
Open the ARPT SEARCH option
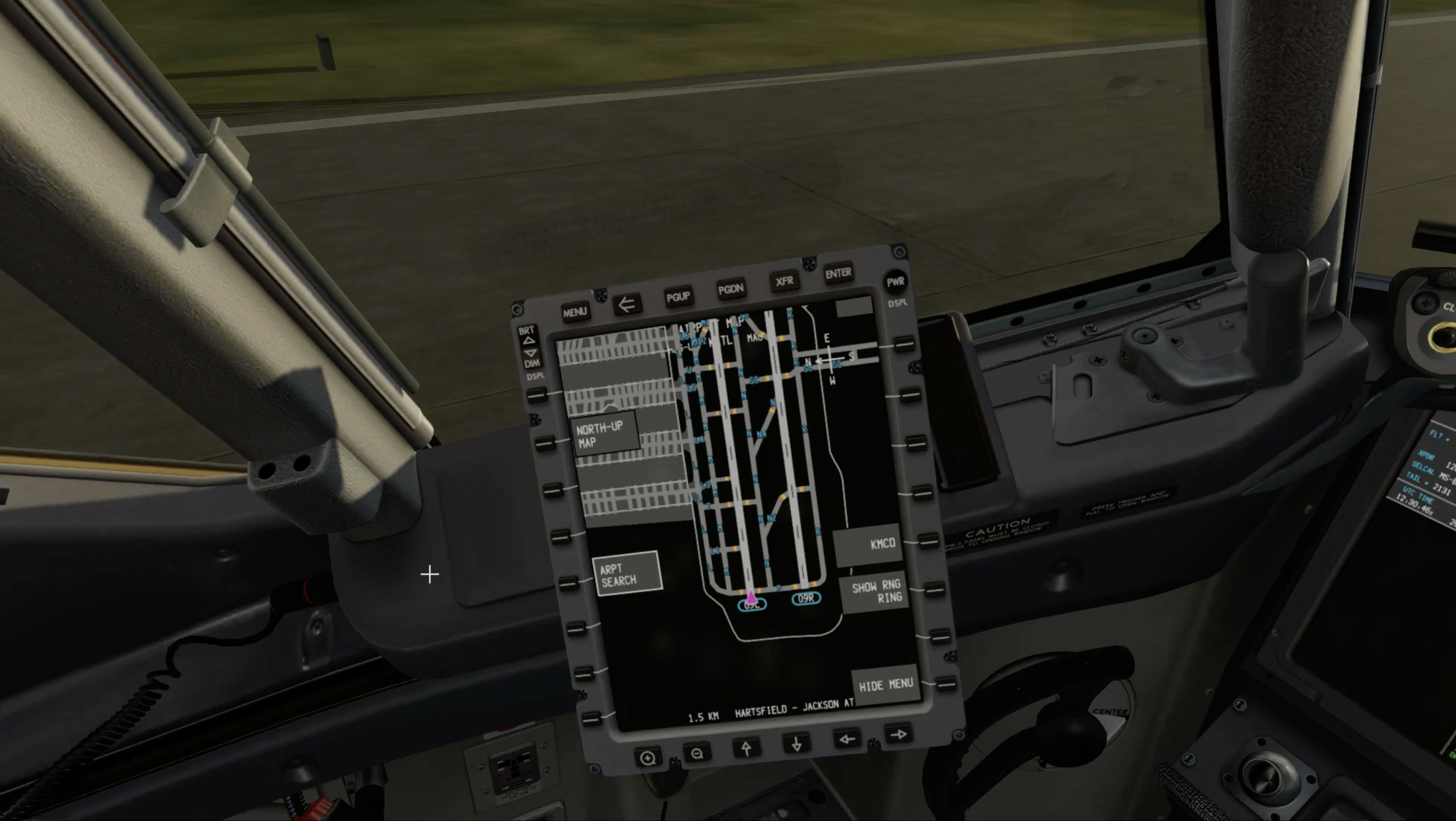[x=626, y=574]
